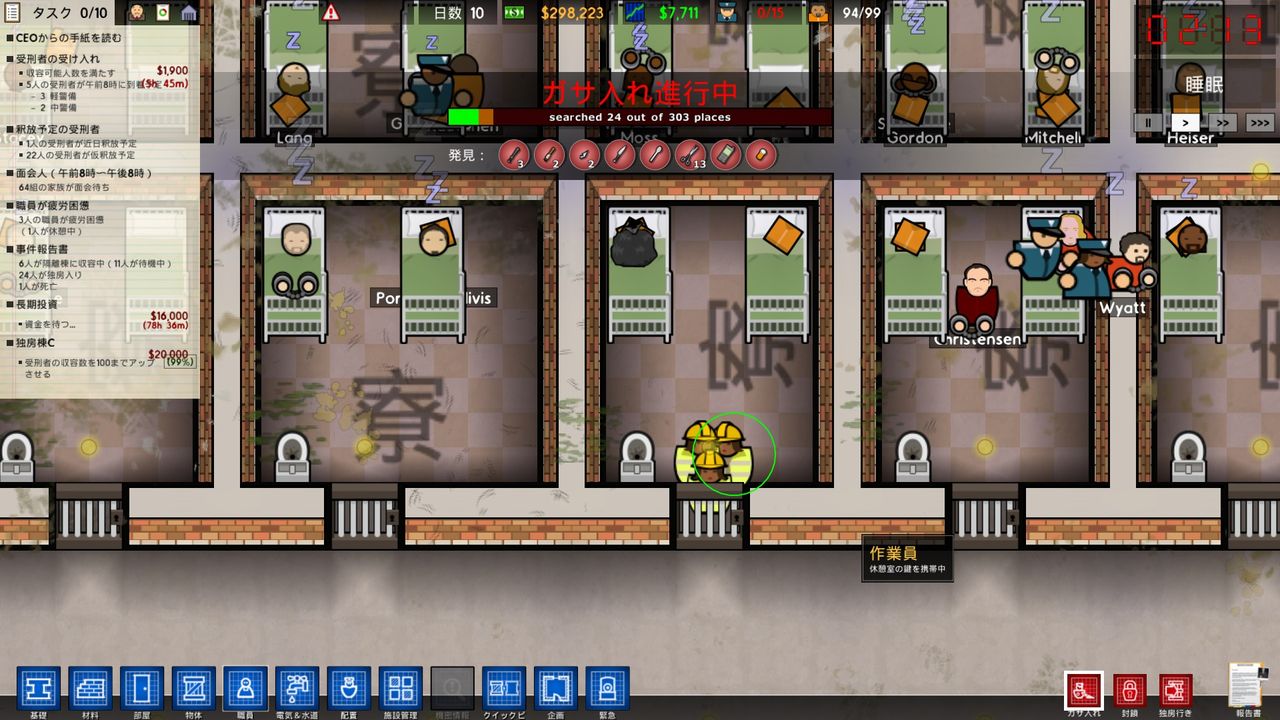The image size is (1280, 720).
Task: Open the 職員 staff hiring panel
Action: (x=245, y=690)
